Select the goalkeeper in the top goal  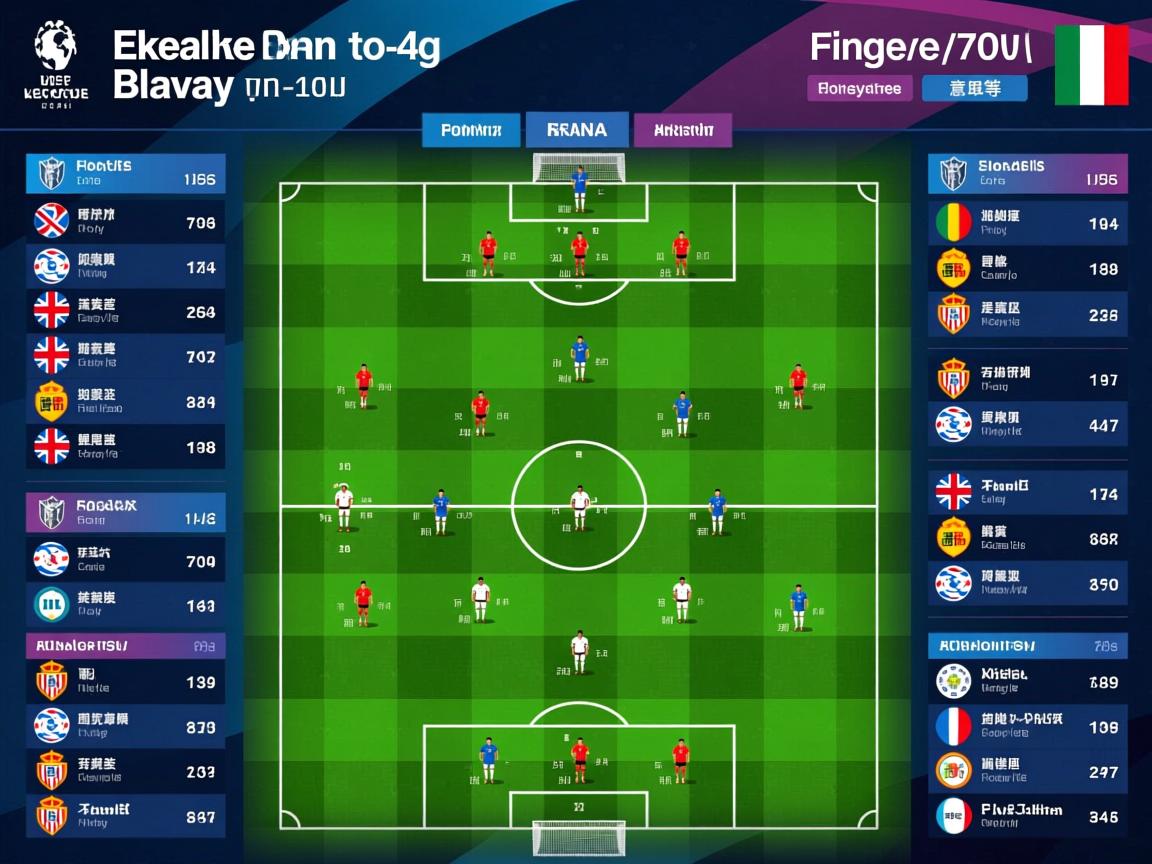[579, 188]
